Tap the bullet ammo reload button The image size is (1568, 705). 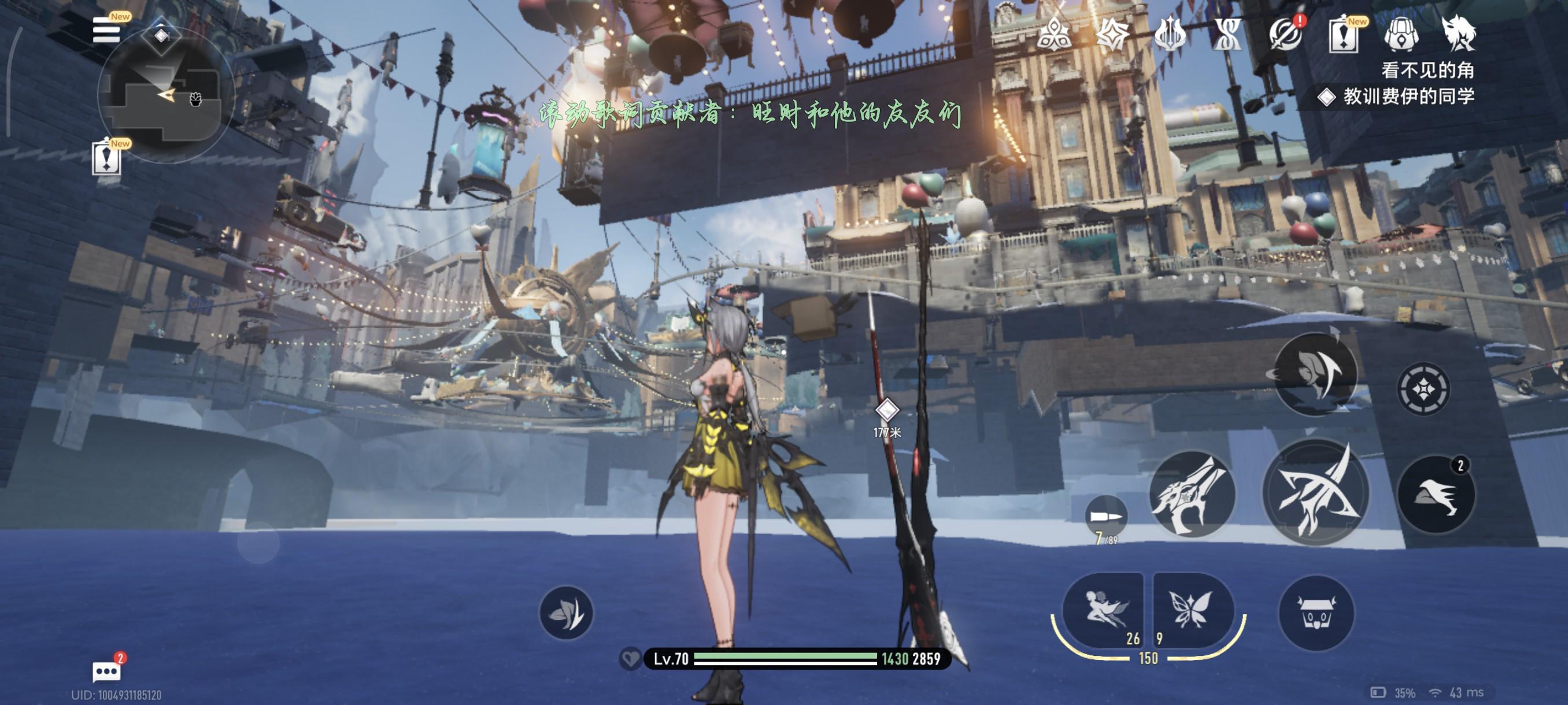[x=1105, y=517]
